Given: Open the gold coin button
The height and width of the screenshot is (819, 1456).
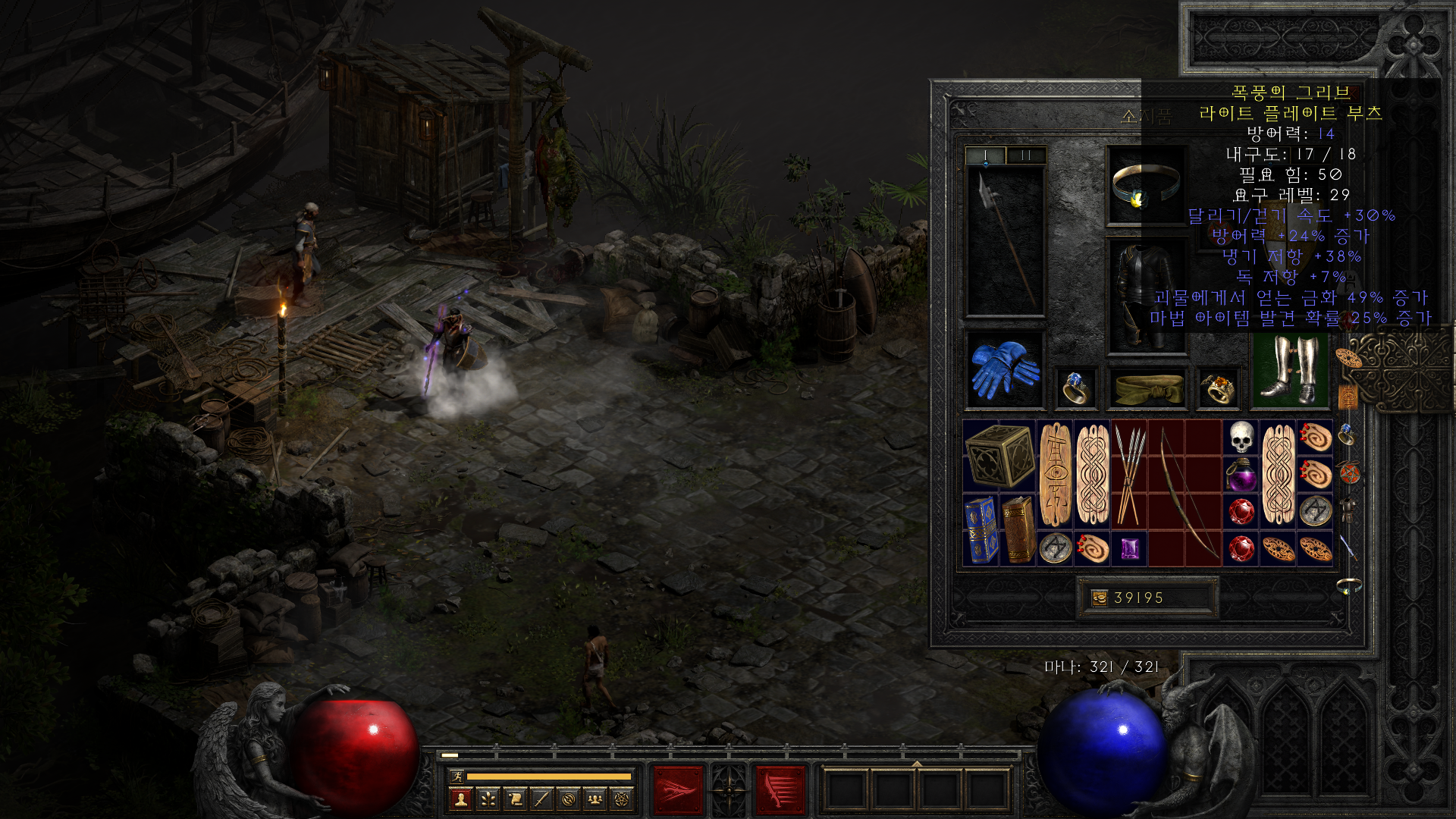Looking at the screenshot, I should pos(1099,598).
